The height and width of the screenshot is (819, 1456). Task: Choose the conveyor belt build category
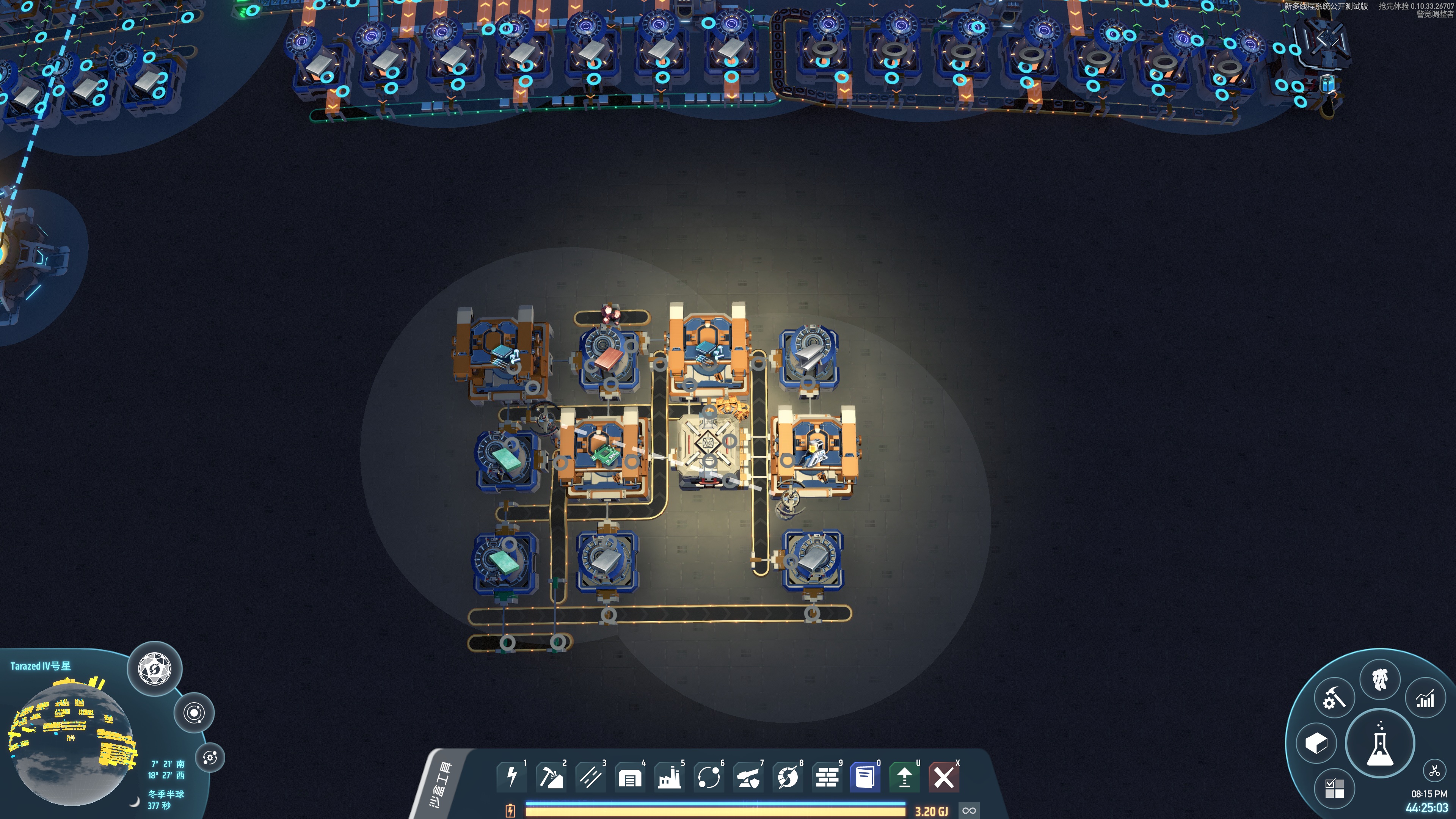tap(591, 777)
